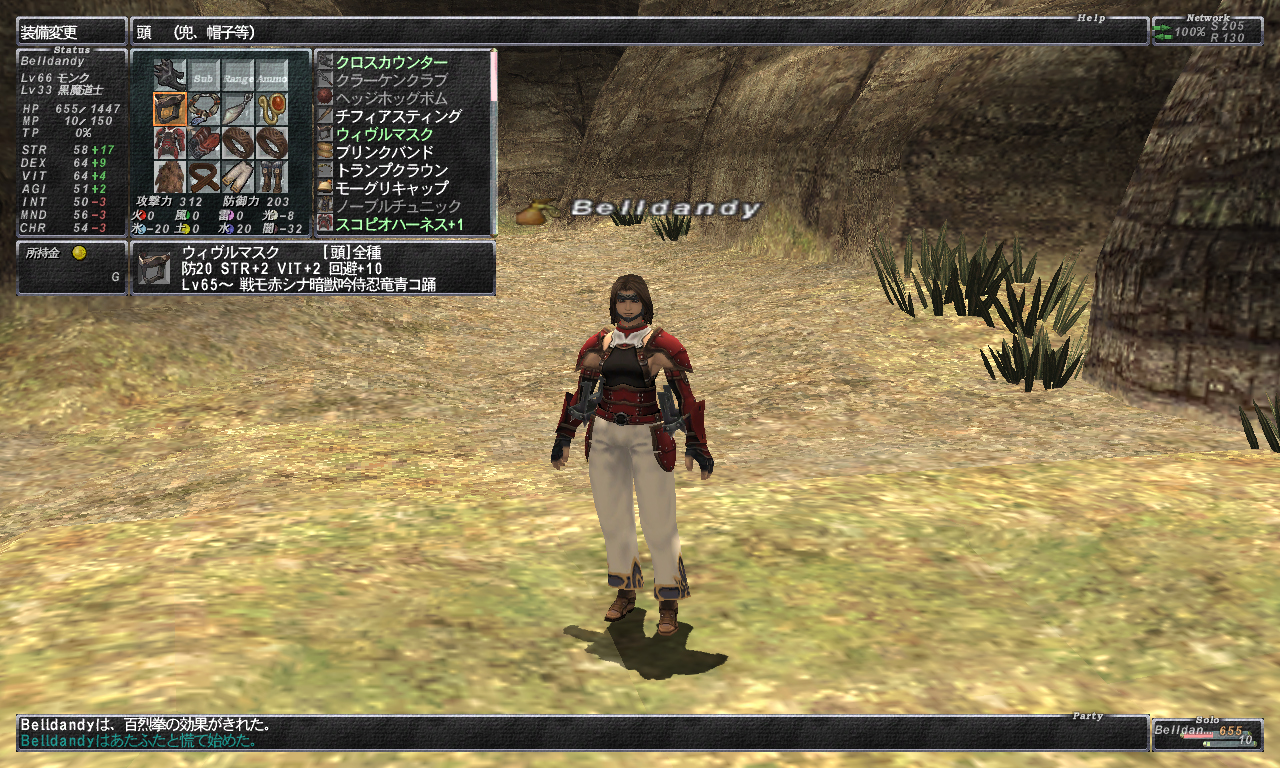Pick クロスカウンター from the item list
The height and width of the screenshot is (768, 1280).
coord(391,62)
